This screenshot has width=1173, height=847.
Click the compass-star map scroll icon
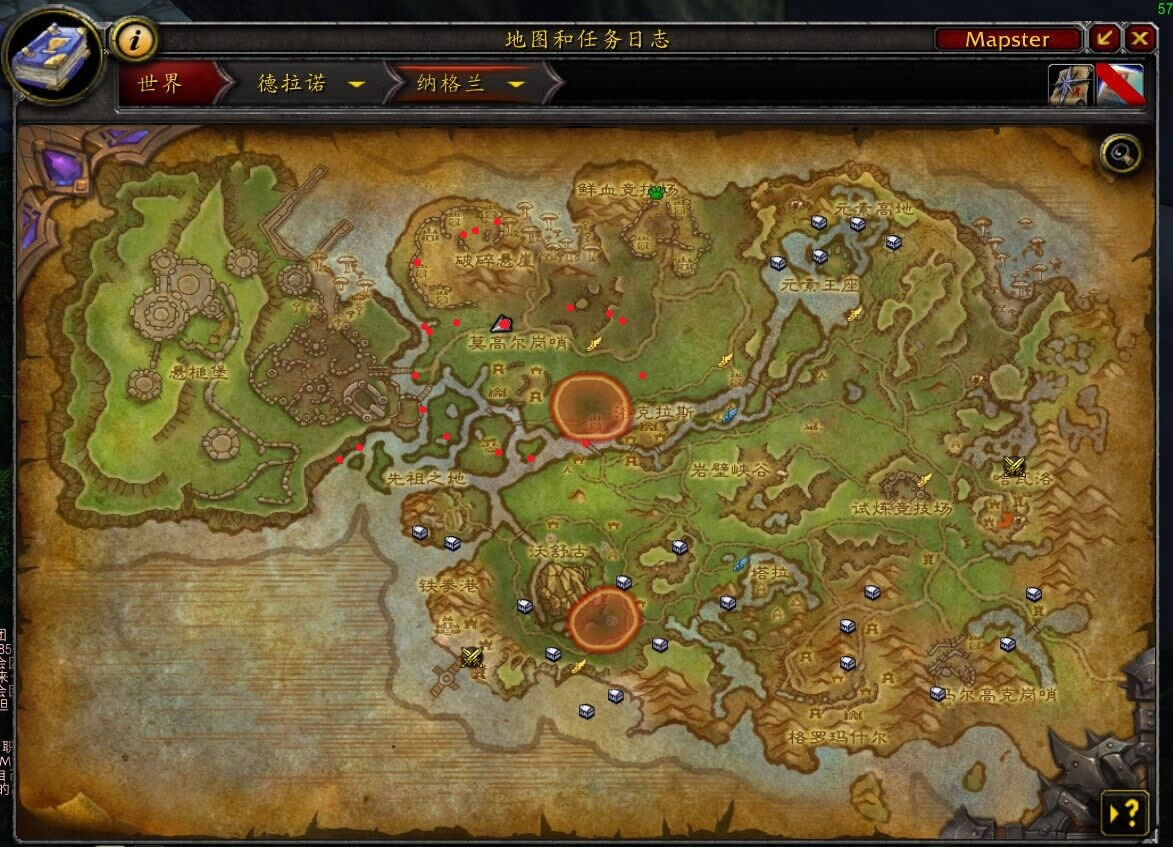[1069, 84]
